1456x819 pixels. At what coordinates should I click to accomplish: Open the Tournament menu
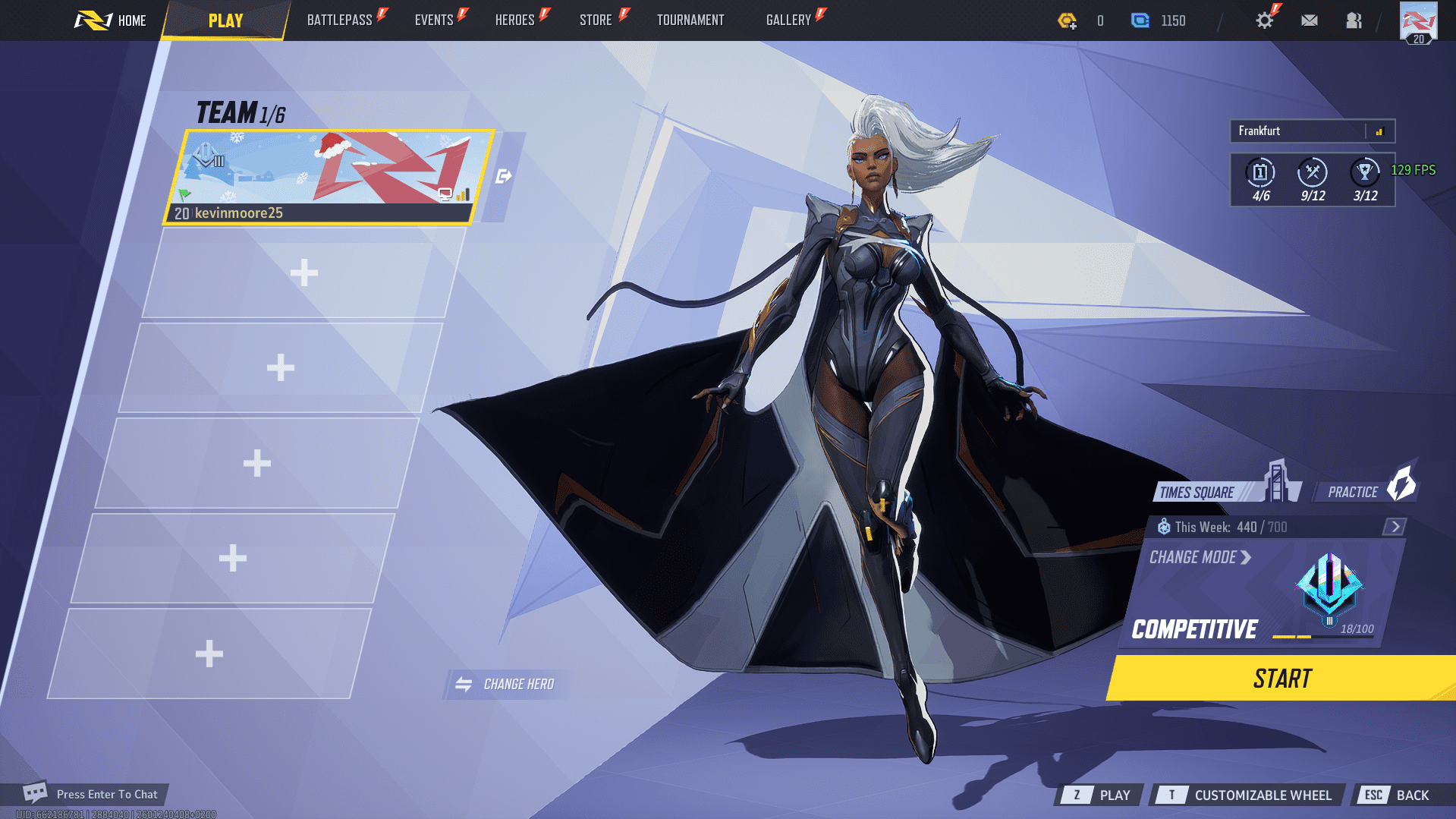(690, 20)
